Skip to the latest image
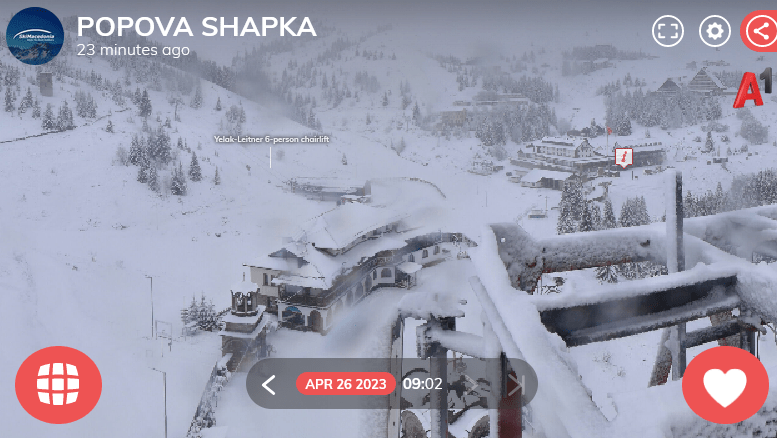Image resolution: width=777 pixels, height=438 pixels. [516, 384]
